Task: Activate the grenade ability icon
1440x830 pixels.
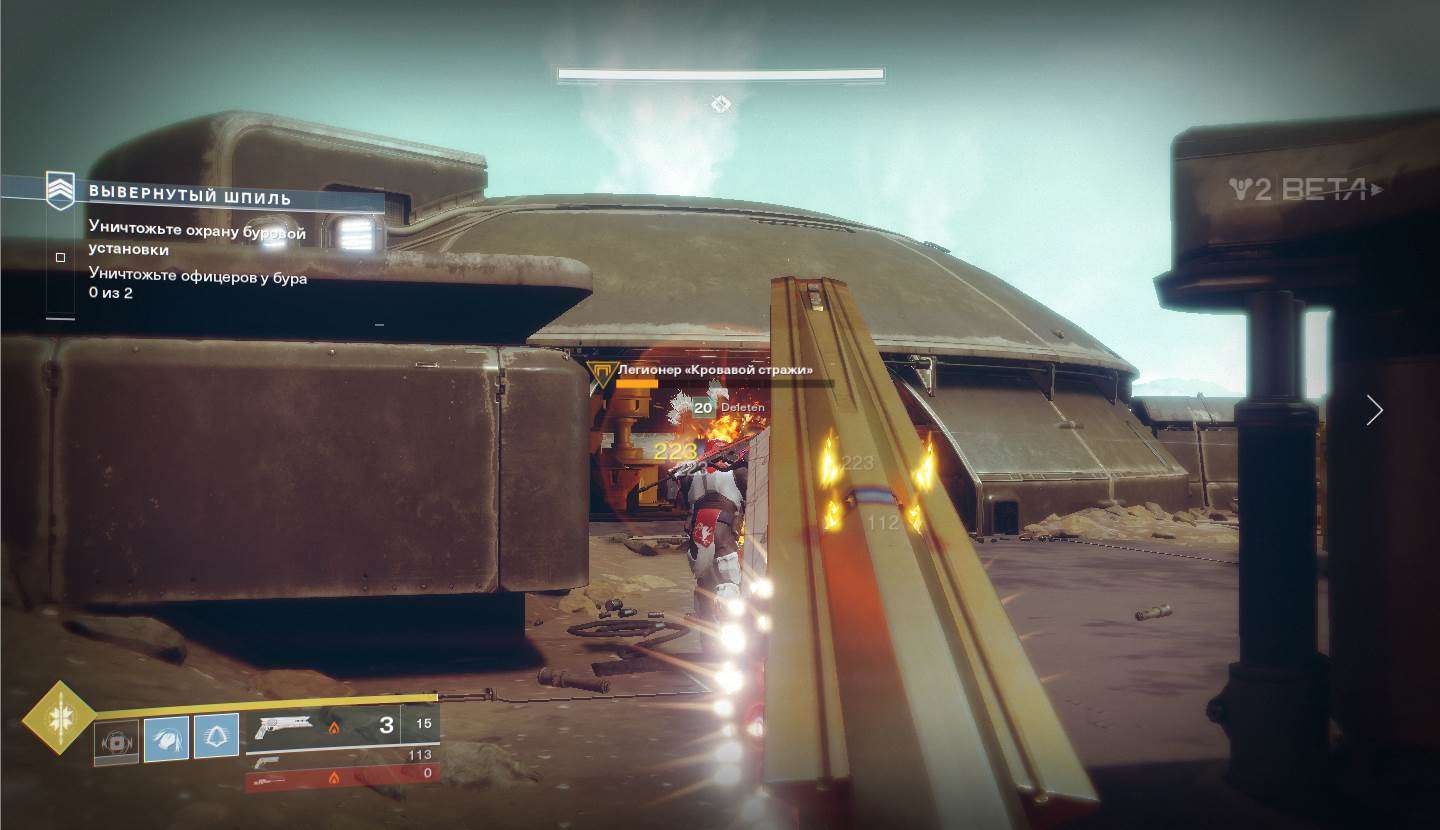Action: [116, 743]
